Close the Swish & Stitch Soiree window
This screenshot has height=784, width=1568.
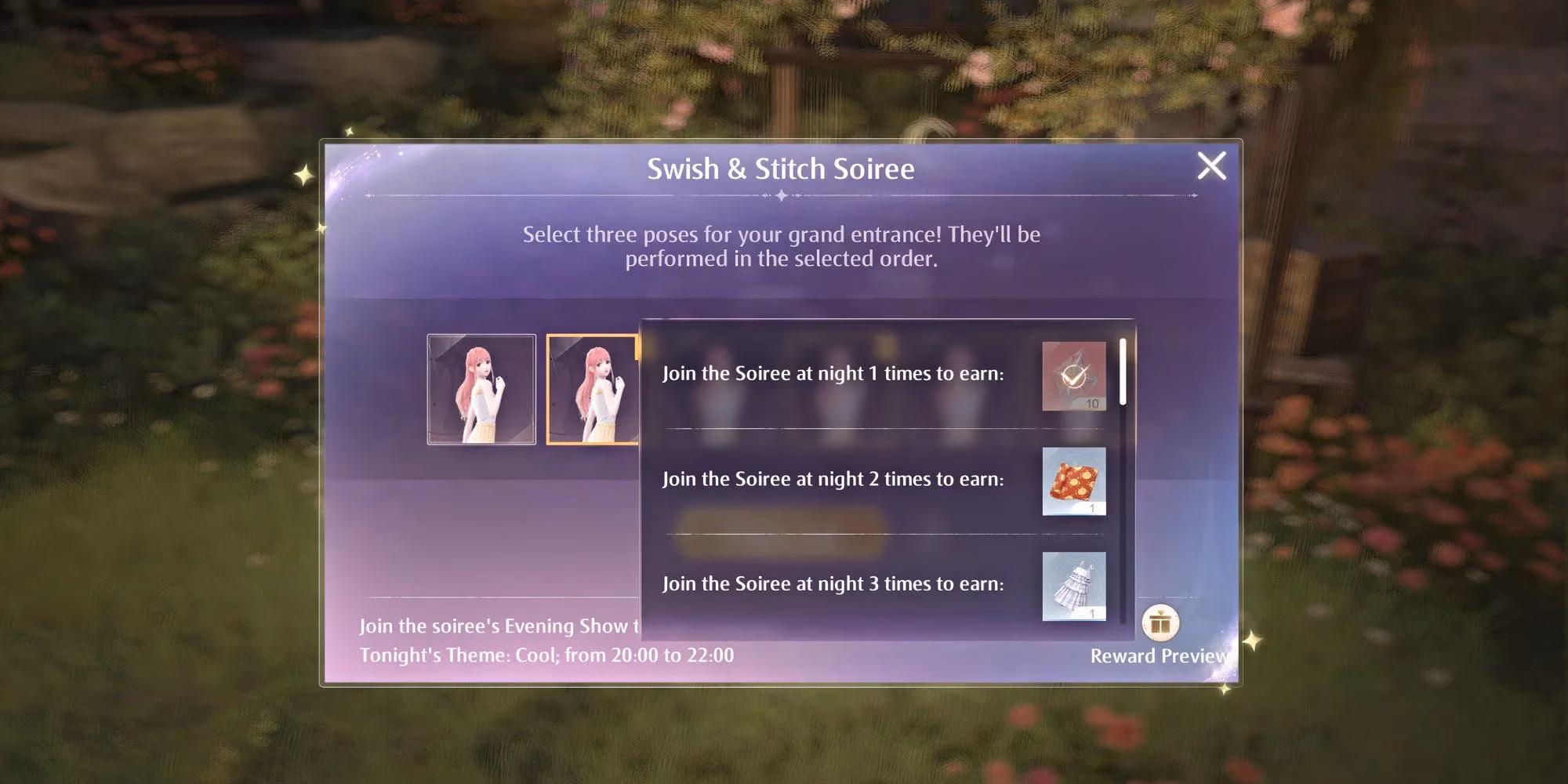(x=1211, y=166)
